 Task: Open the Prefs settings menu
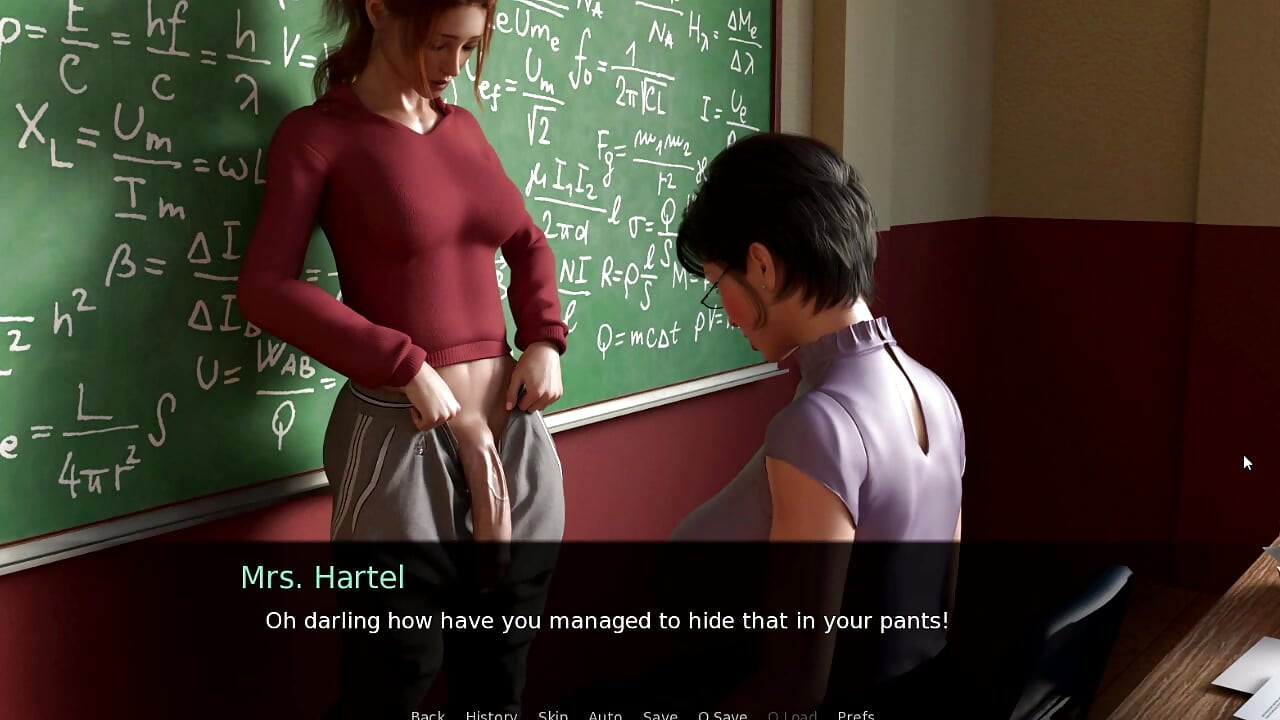pos(856,715)
